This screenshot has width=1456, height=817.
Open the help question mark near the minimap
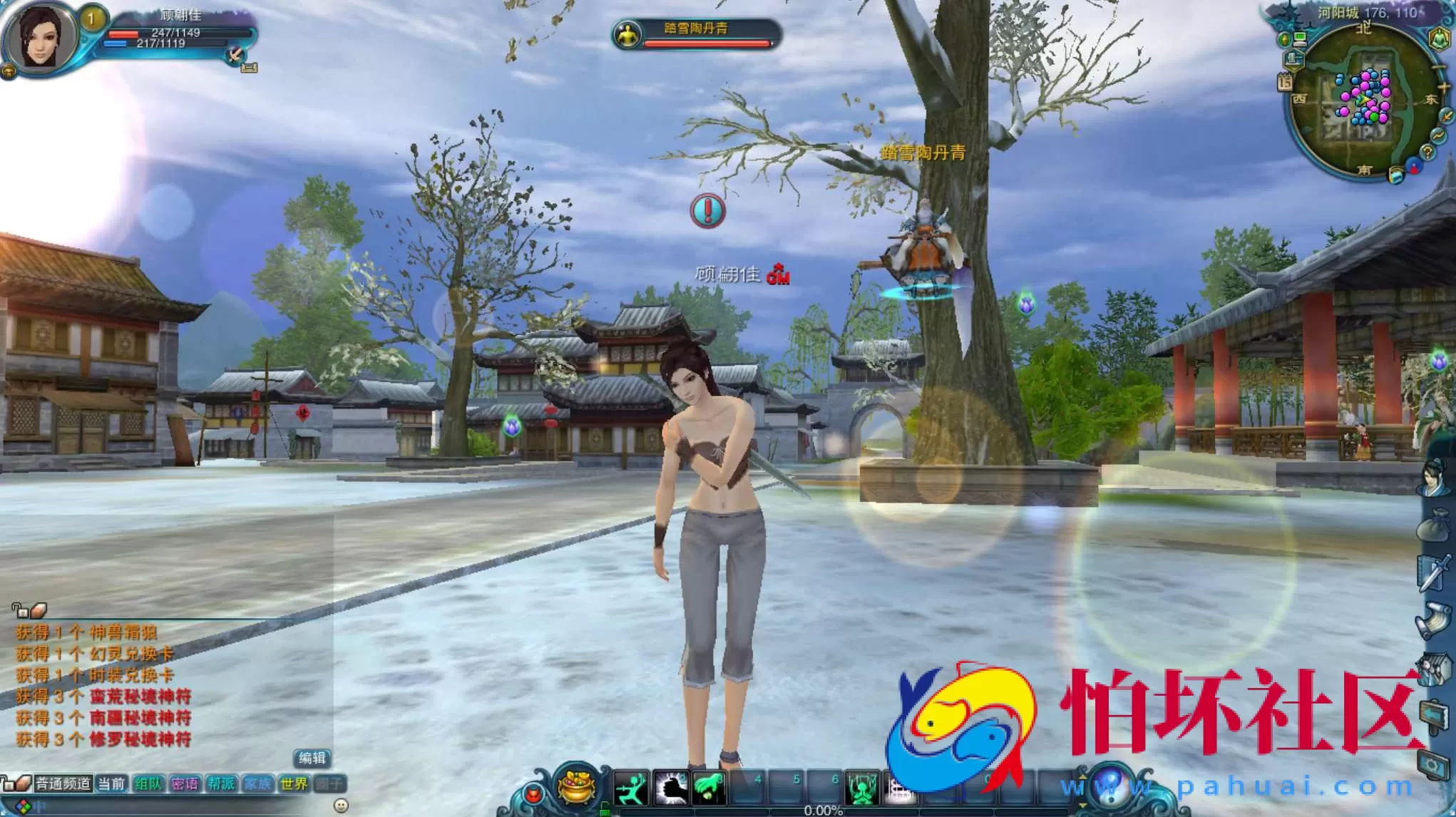[1428, 153]
